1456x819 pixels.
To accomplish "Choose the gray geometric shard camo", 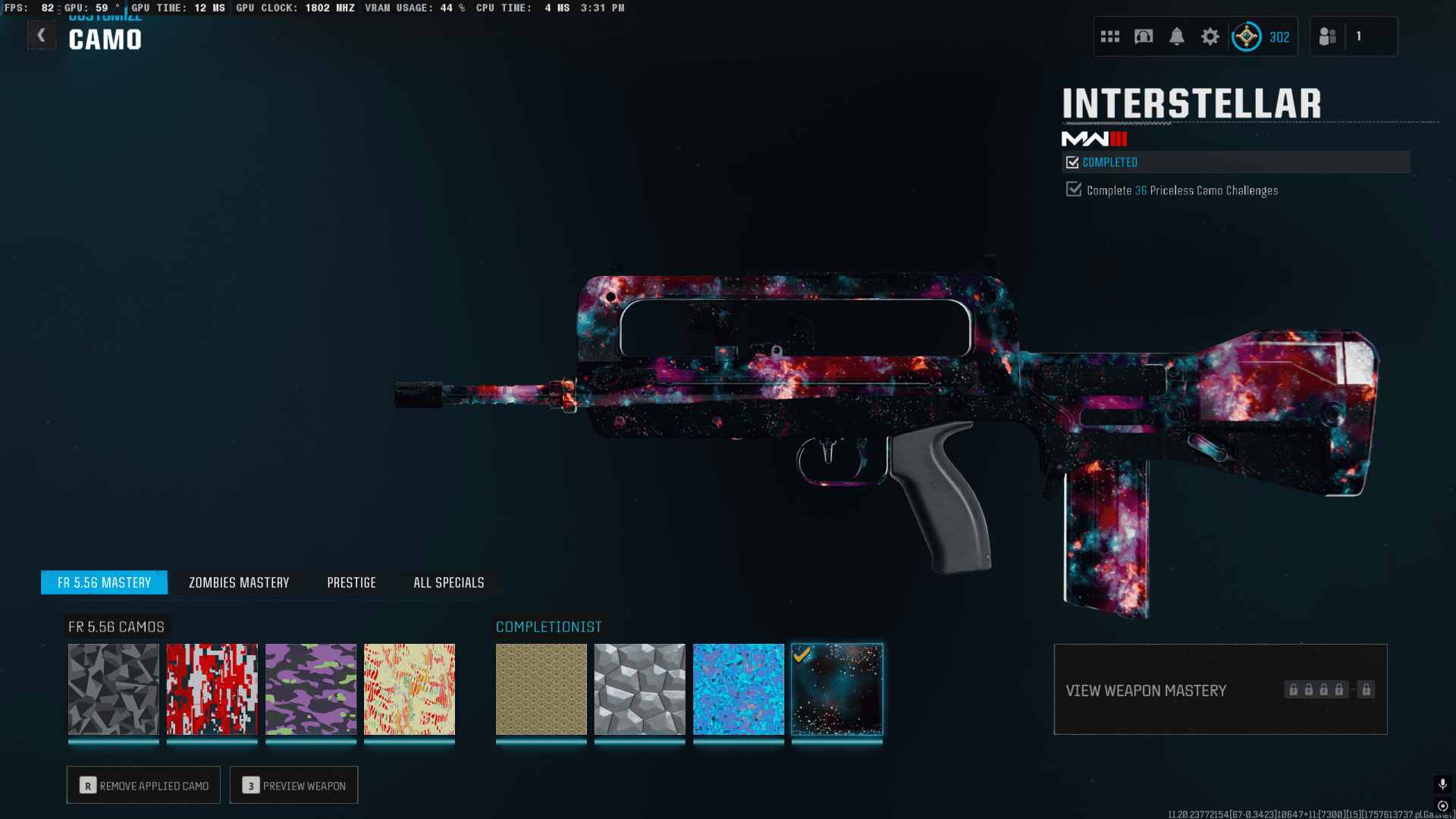I will click(114, 689).
